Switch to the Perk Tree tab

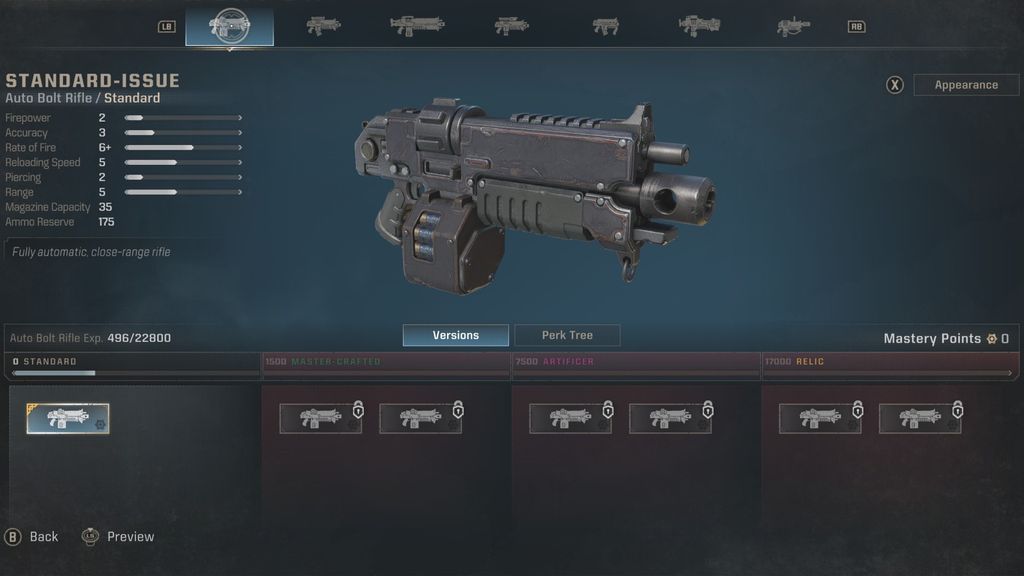pyautogui.click(x=567, y=335)
